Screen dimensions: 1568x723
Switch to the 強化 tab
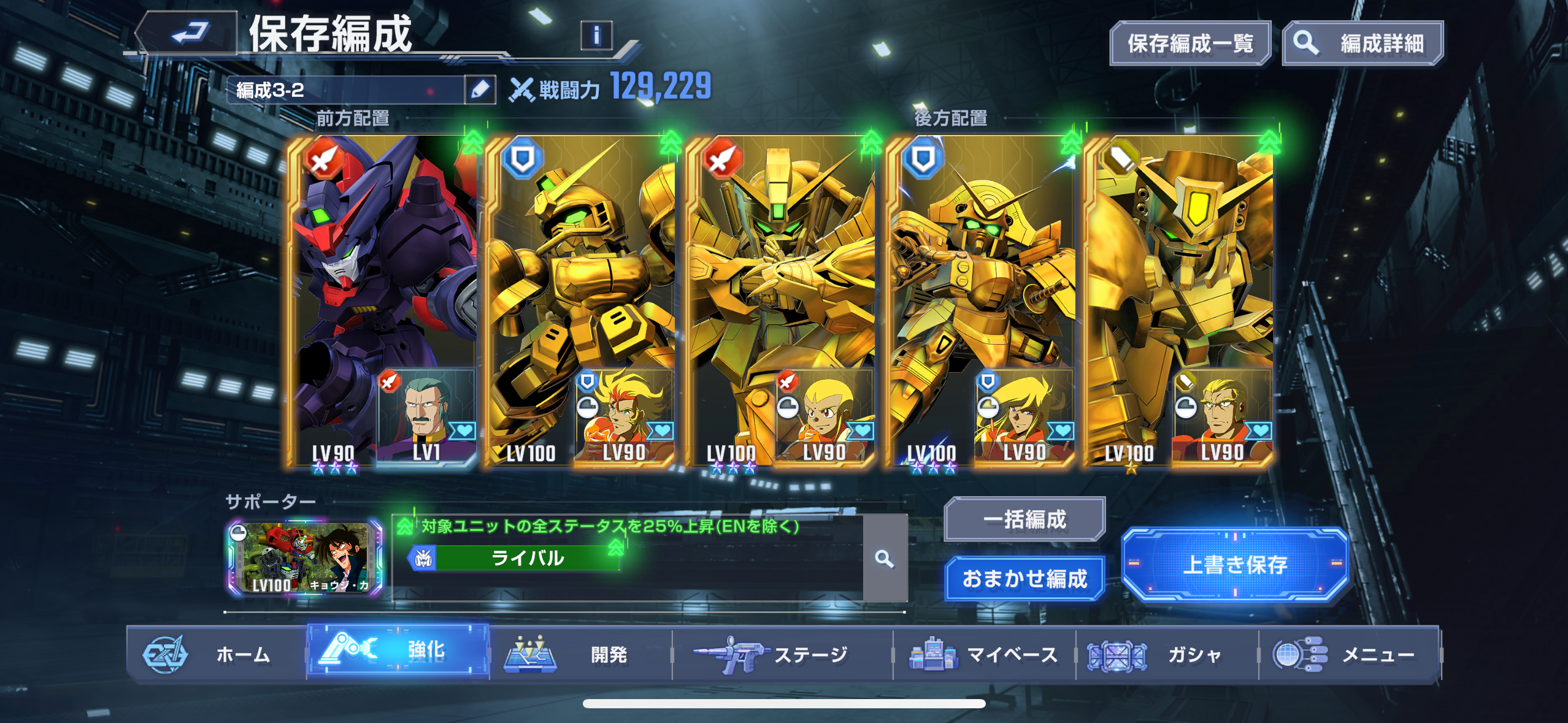click(x=398, y=651)
